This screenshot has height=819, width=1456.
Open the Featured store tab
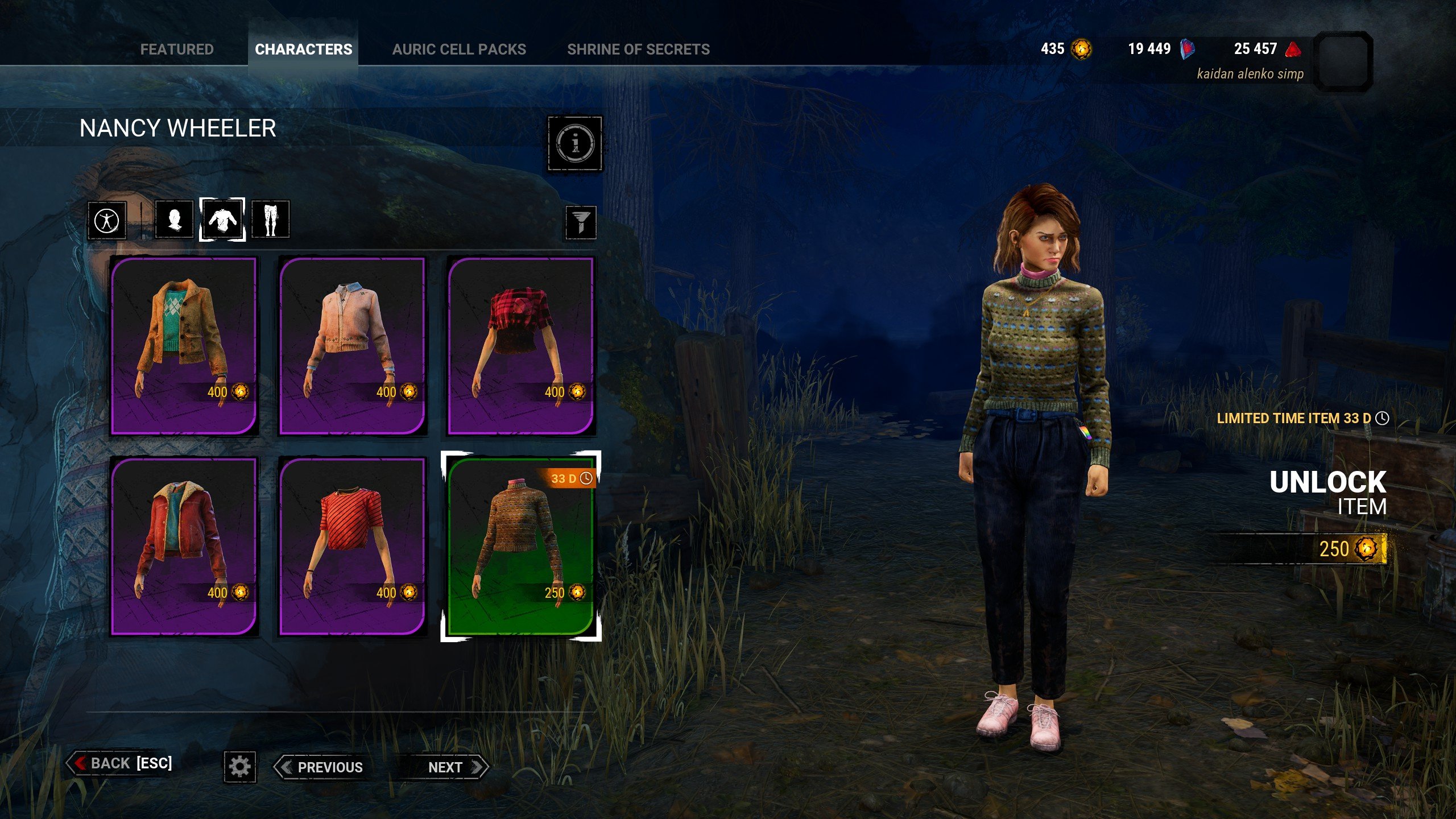pyautogui.click(x=177, y=49)
